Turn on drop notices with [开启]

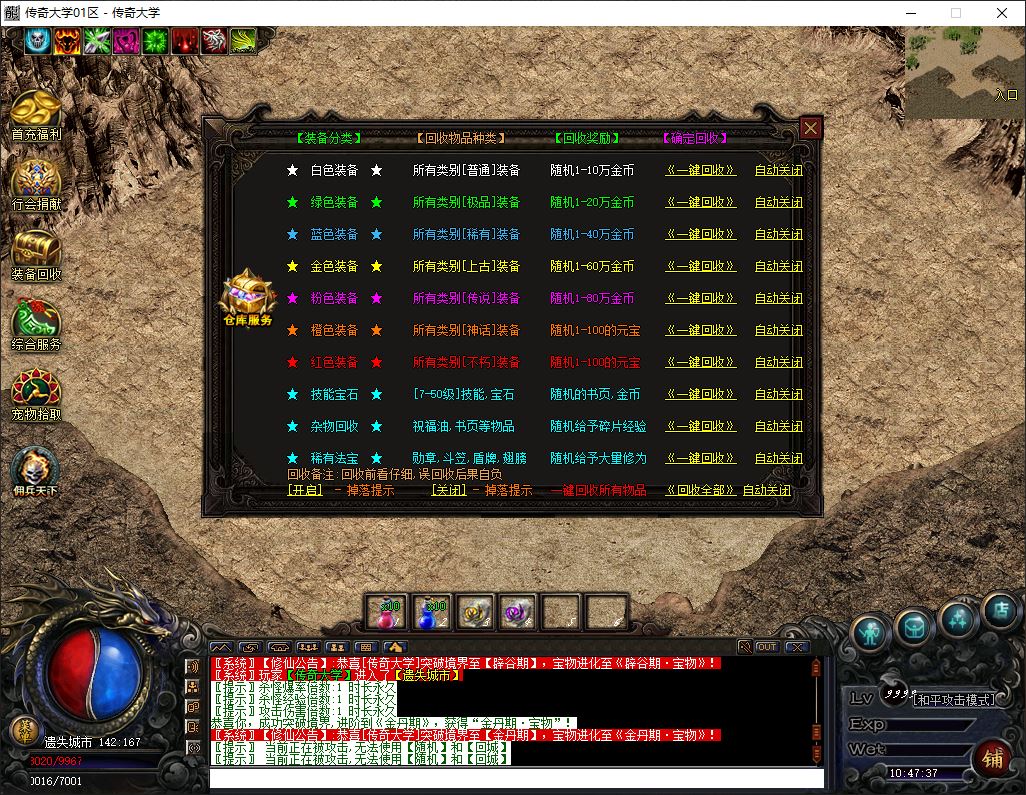tap(305, 491)
